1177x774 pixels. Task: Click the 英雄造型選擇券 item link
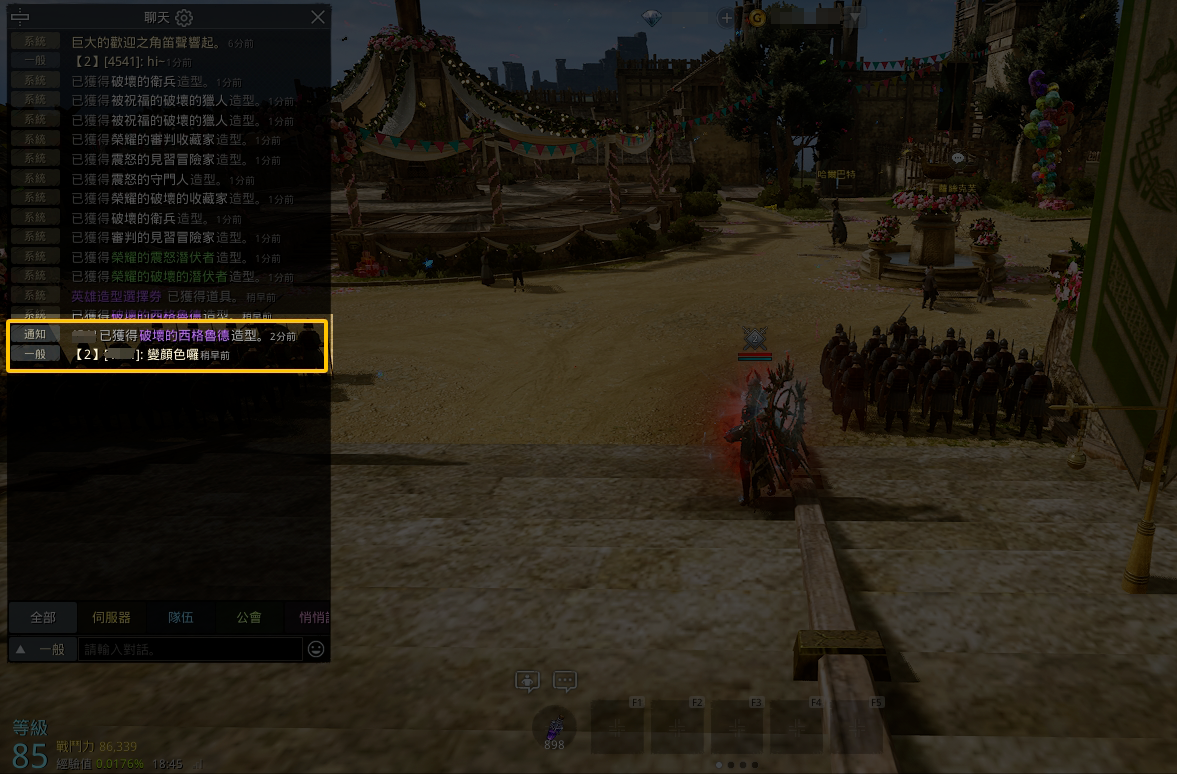[117, 297]
